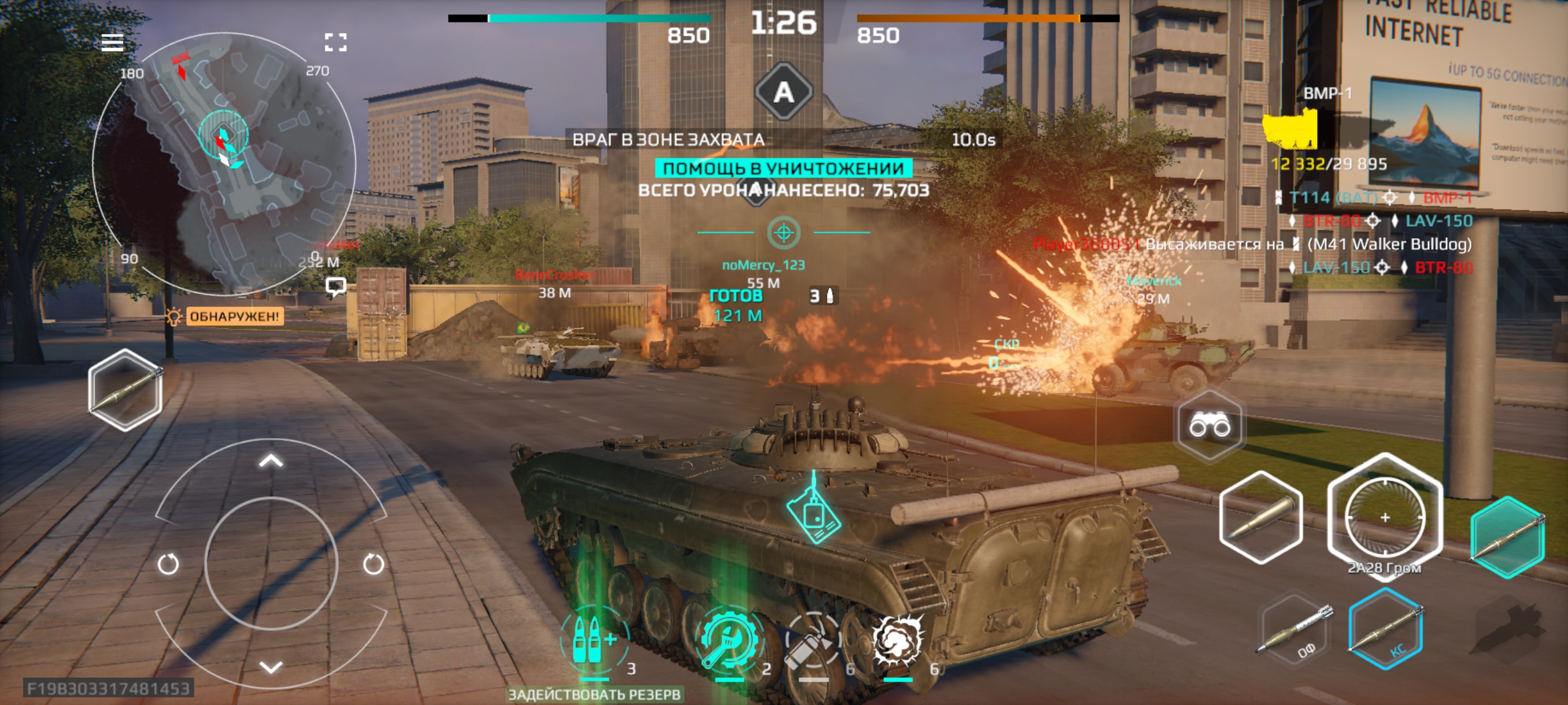Fire the 2A28 Grom main gun

[x=1384, y=517]
